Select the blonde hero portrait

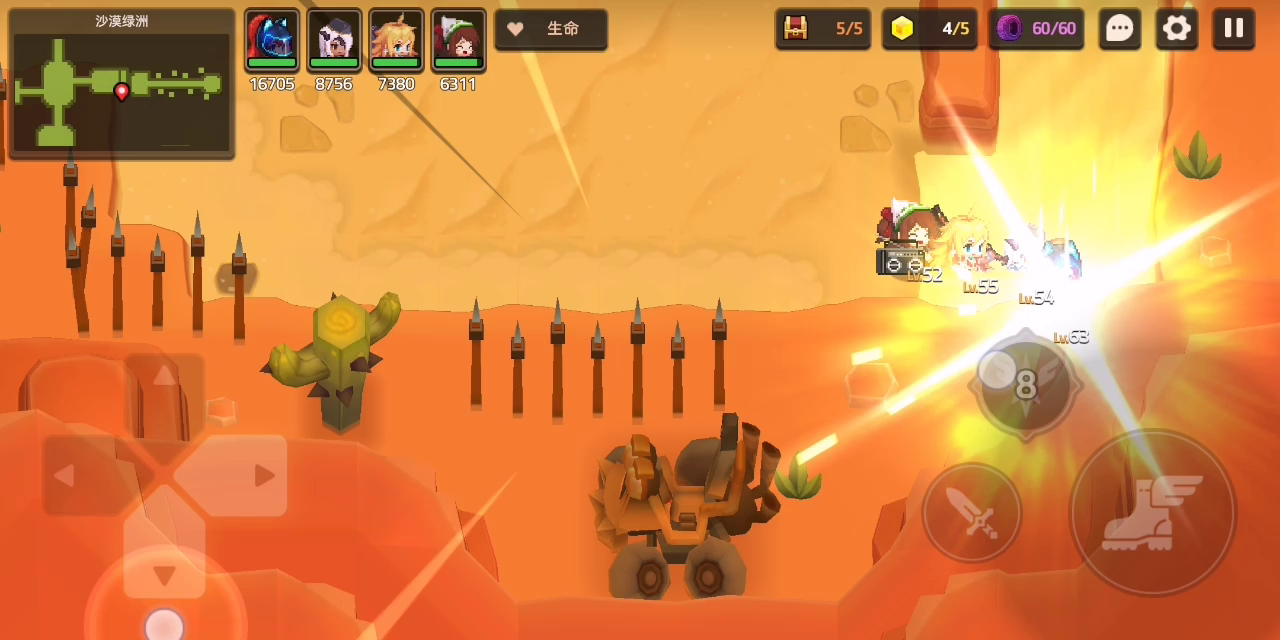tap(396, 42)
